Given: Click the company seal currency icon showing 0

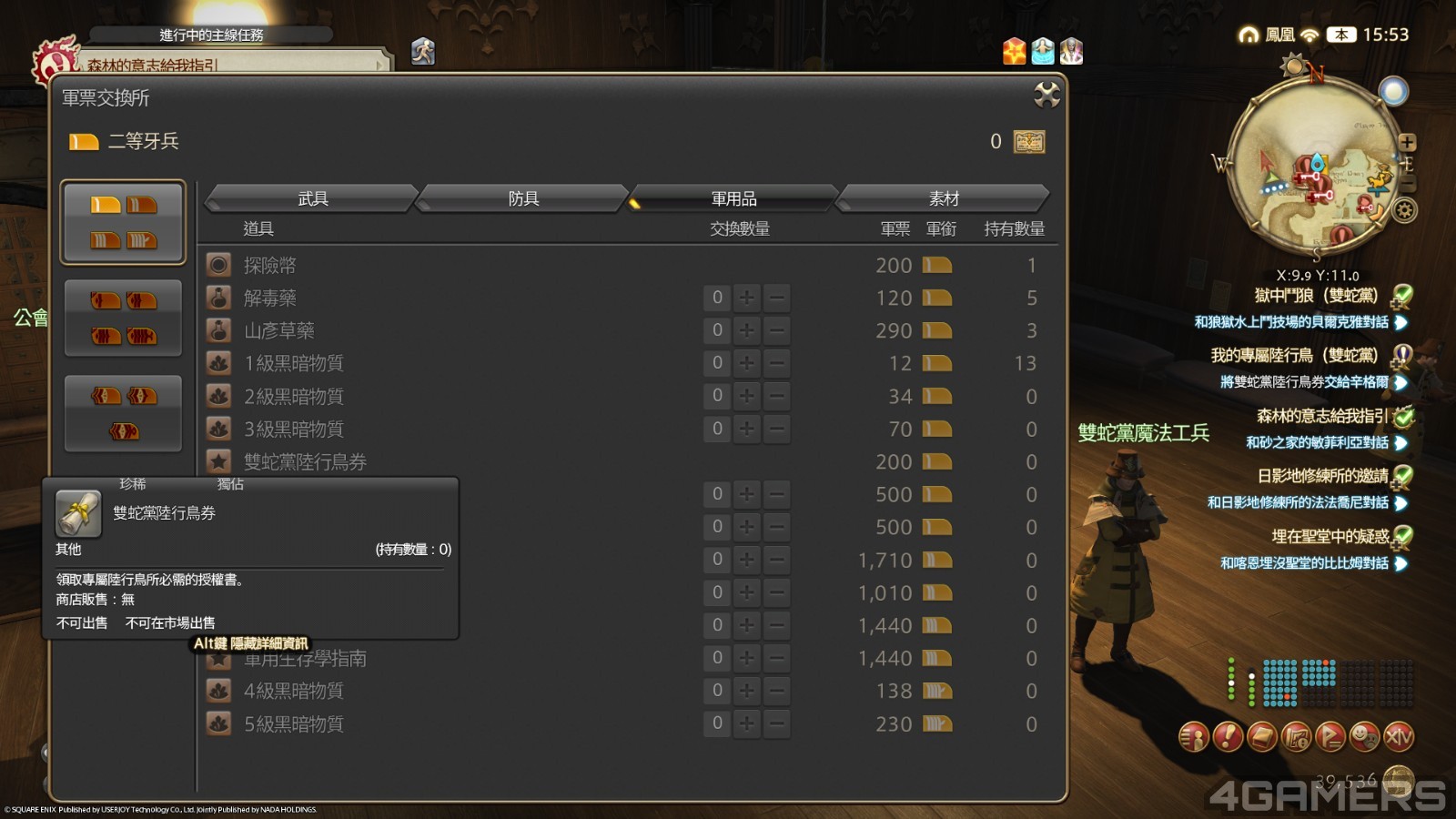Looking at the screenshot, I should click(1029, 141).
